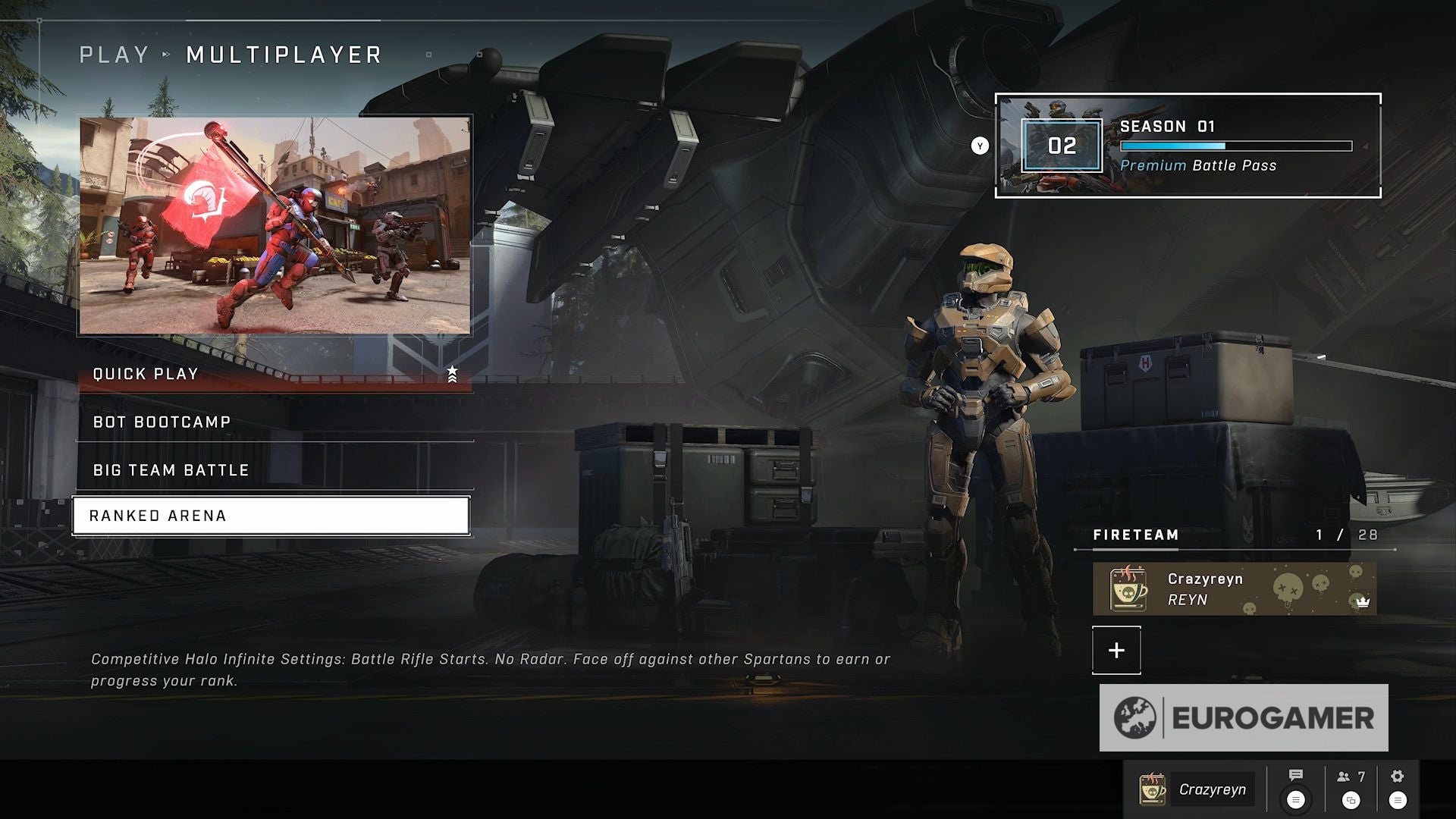The height and width of the screenshot is (819, 1456).
Task: Click the plus button to add fireteam member
Action: (x=1116, y=650)
